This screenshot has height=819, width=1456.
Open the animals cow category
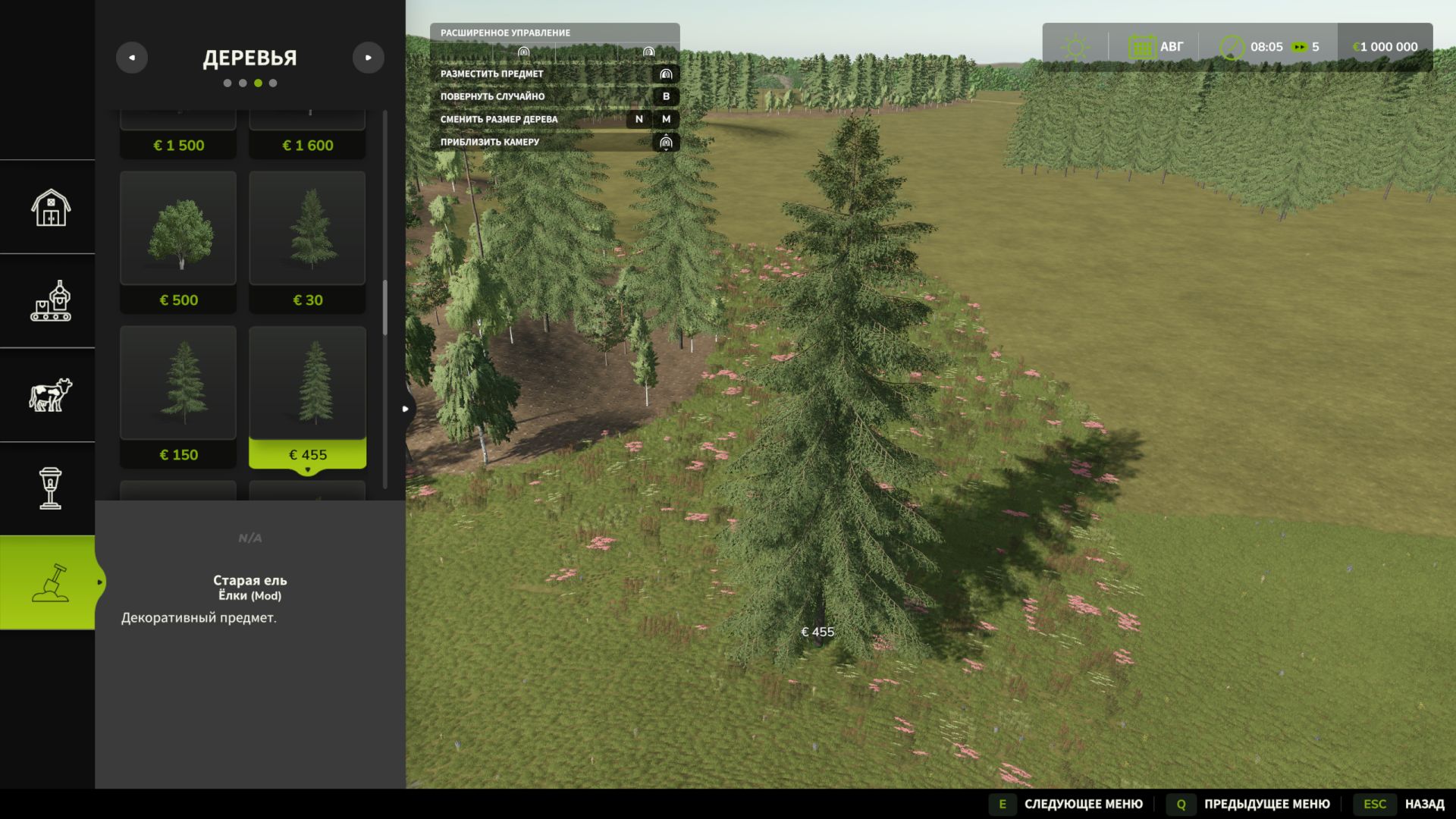(50, 395)
